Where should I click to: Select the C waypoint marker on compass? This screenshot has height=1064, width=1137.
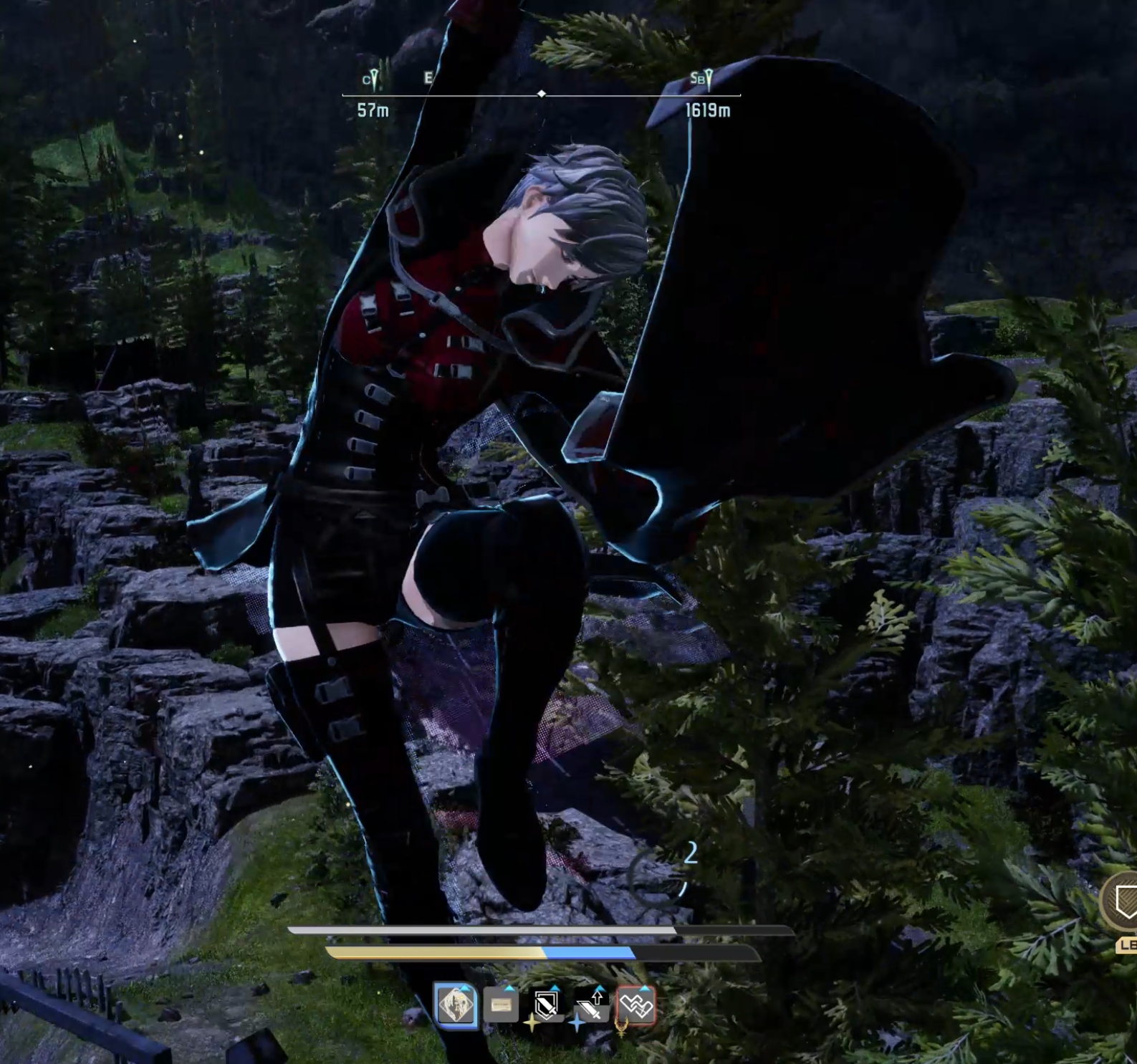tap(371, 79)
